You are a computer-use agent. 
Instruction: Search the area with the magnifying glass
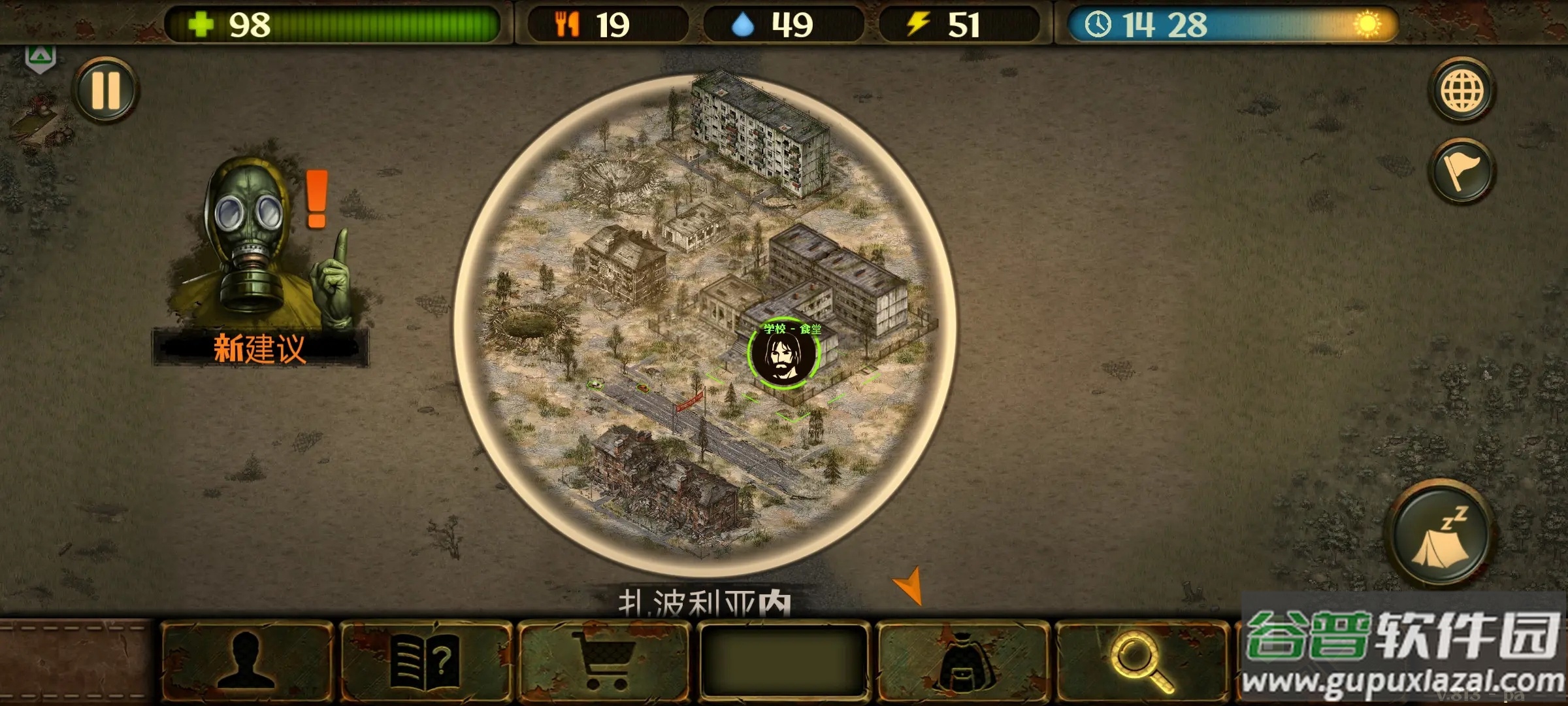[x=1141, y=662]
